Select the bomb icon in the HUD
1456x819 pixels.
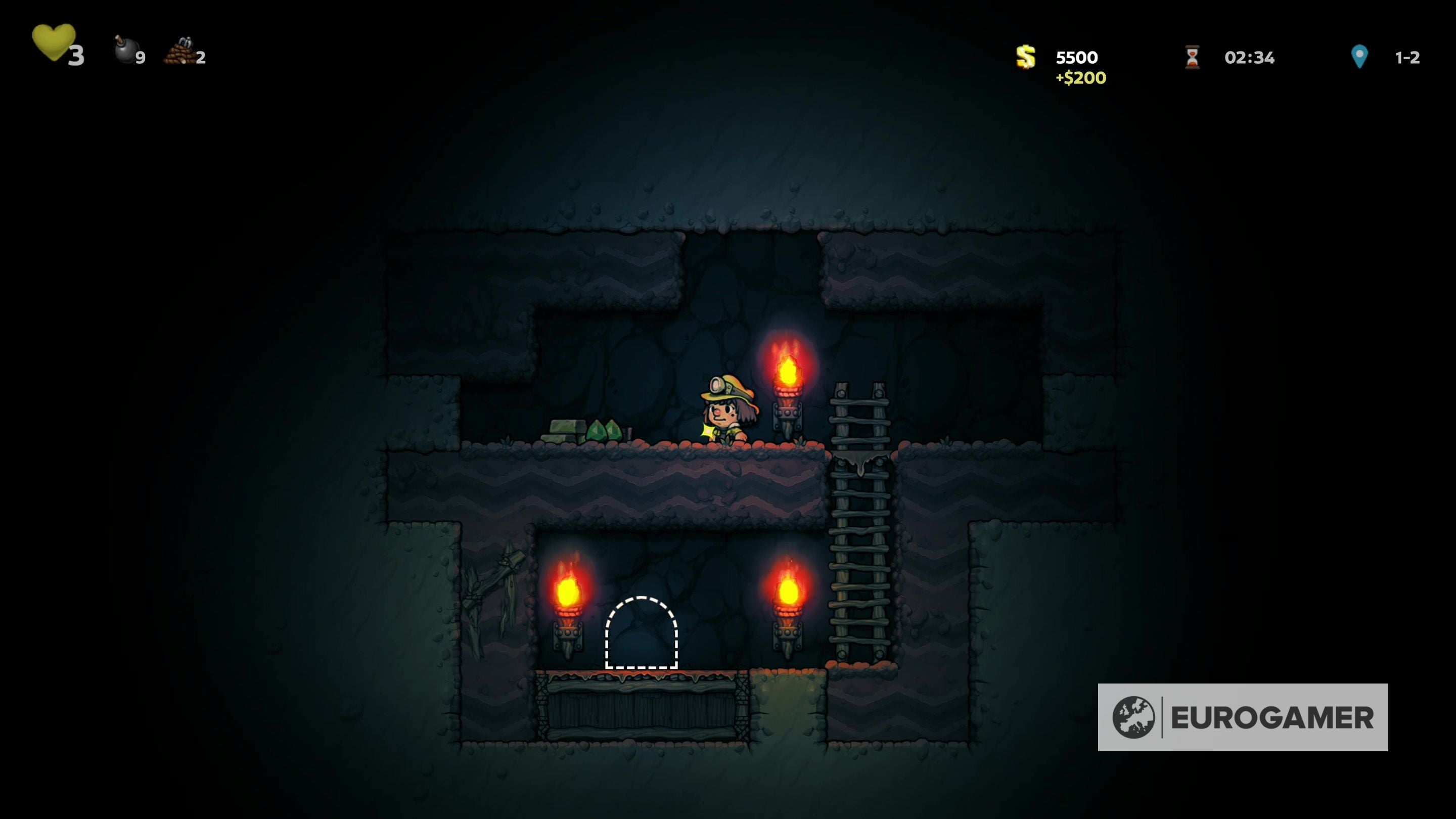pyautogui.click(x=125, y=51)
